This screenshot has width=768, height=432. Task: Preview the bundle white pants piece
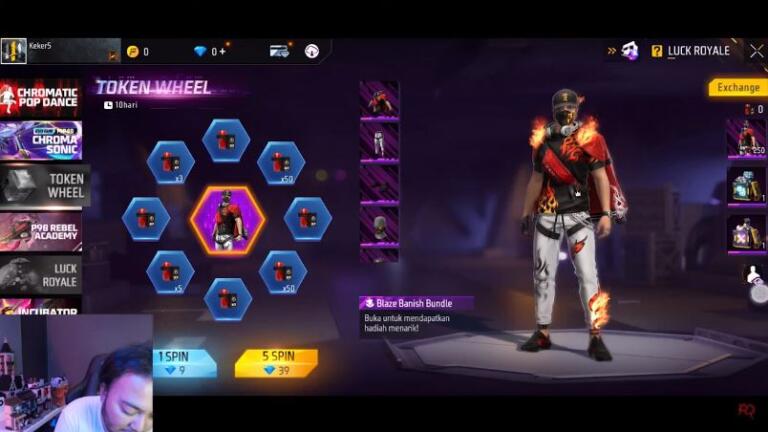point(379,141)
